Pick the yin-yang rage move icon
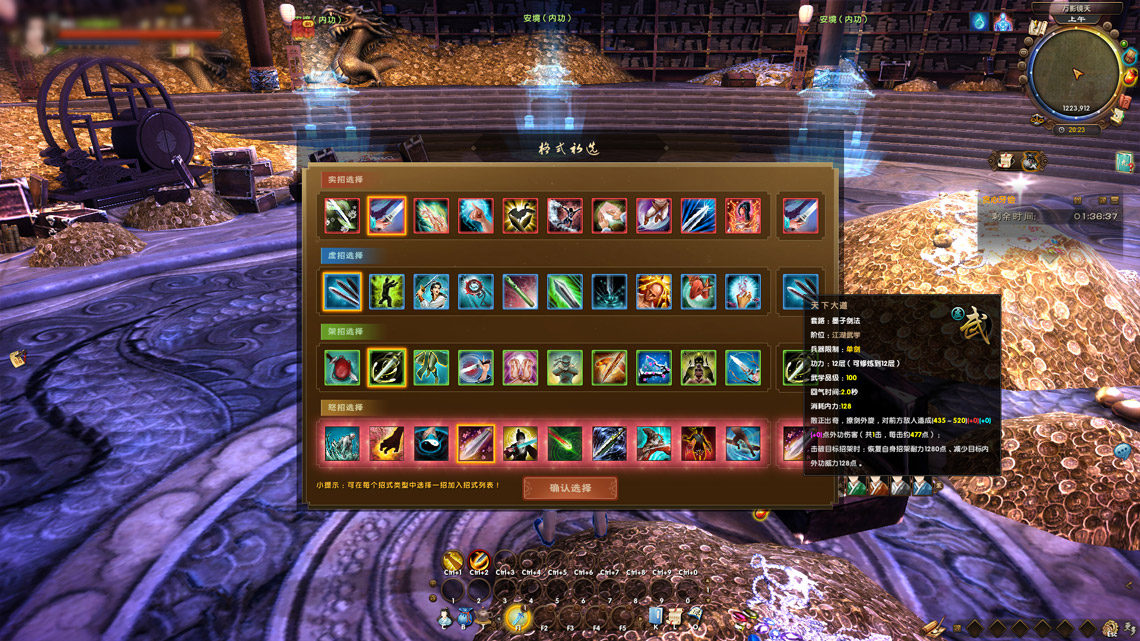This screenshot has height=641, width=1140. pos(431,444)
